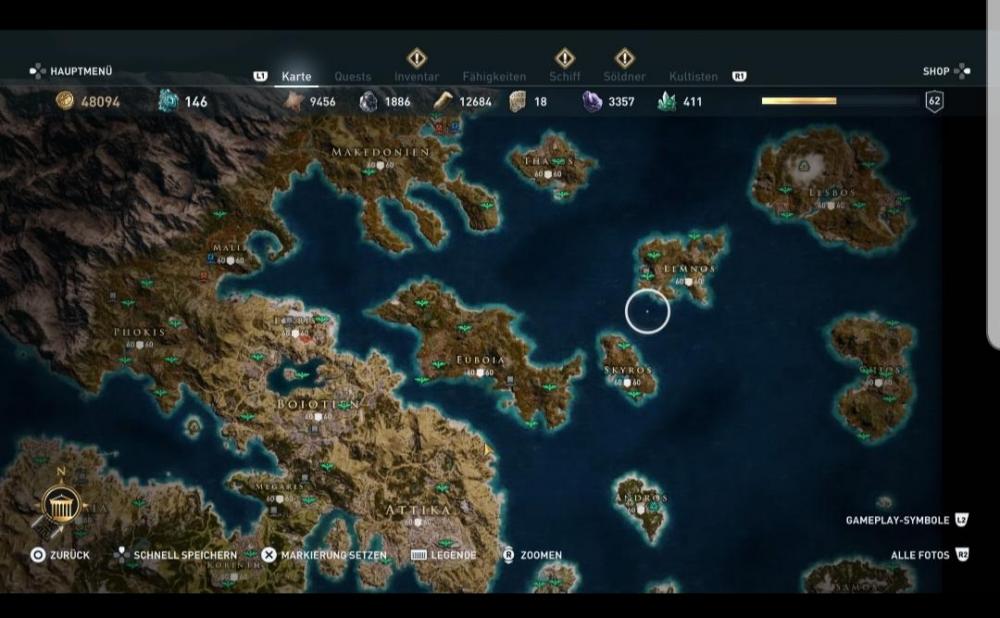Viewport: 1000px width, 618px height.
Task: Select the Euboia region on the map
Action: pos(480,359)
